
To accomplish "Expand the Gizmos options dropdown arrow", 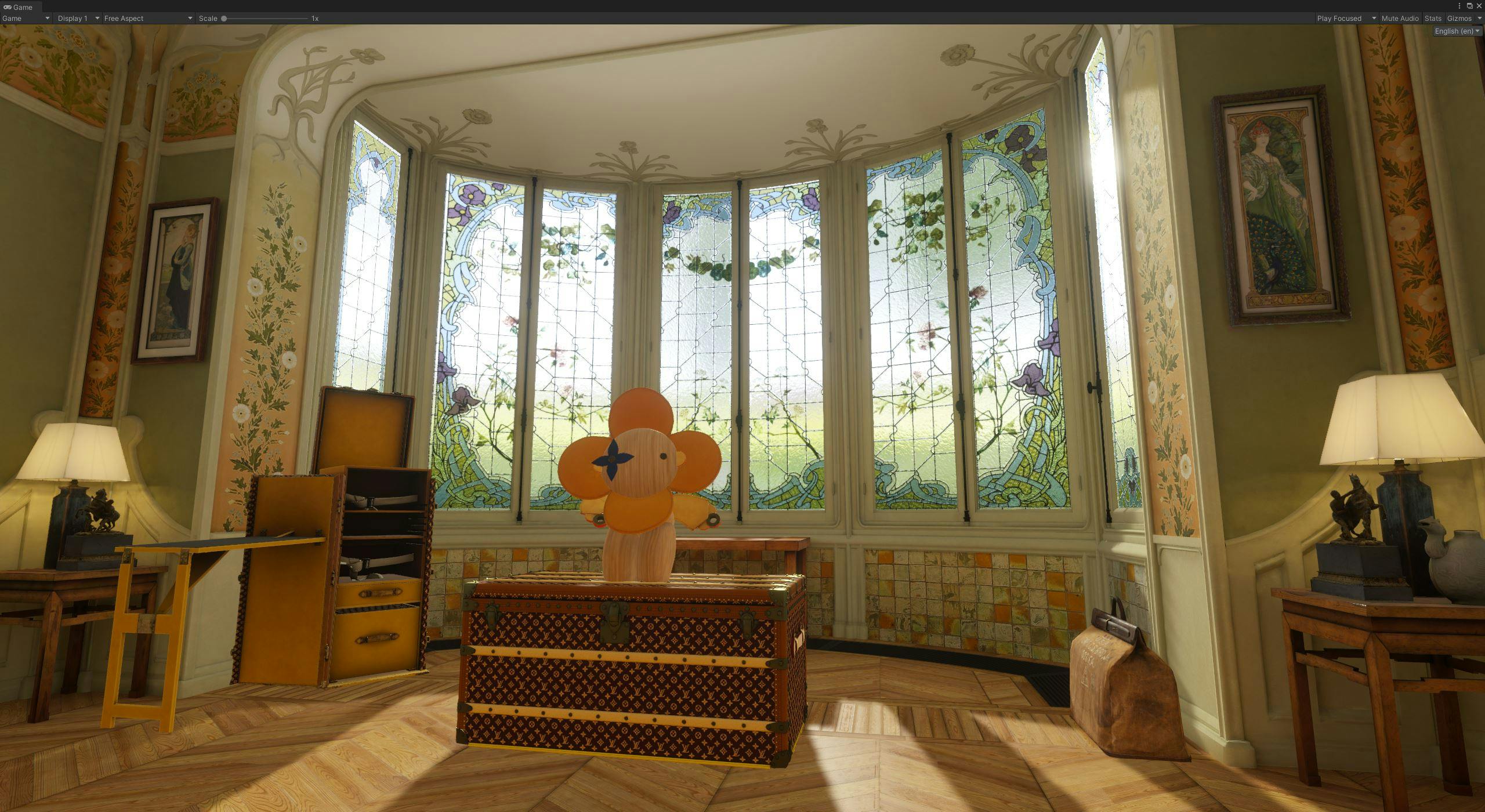I will coord(1479,18).
